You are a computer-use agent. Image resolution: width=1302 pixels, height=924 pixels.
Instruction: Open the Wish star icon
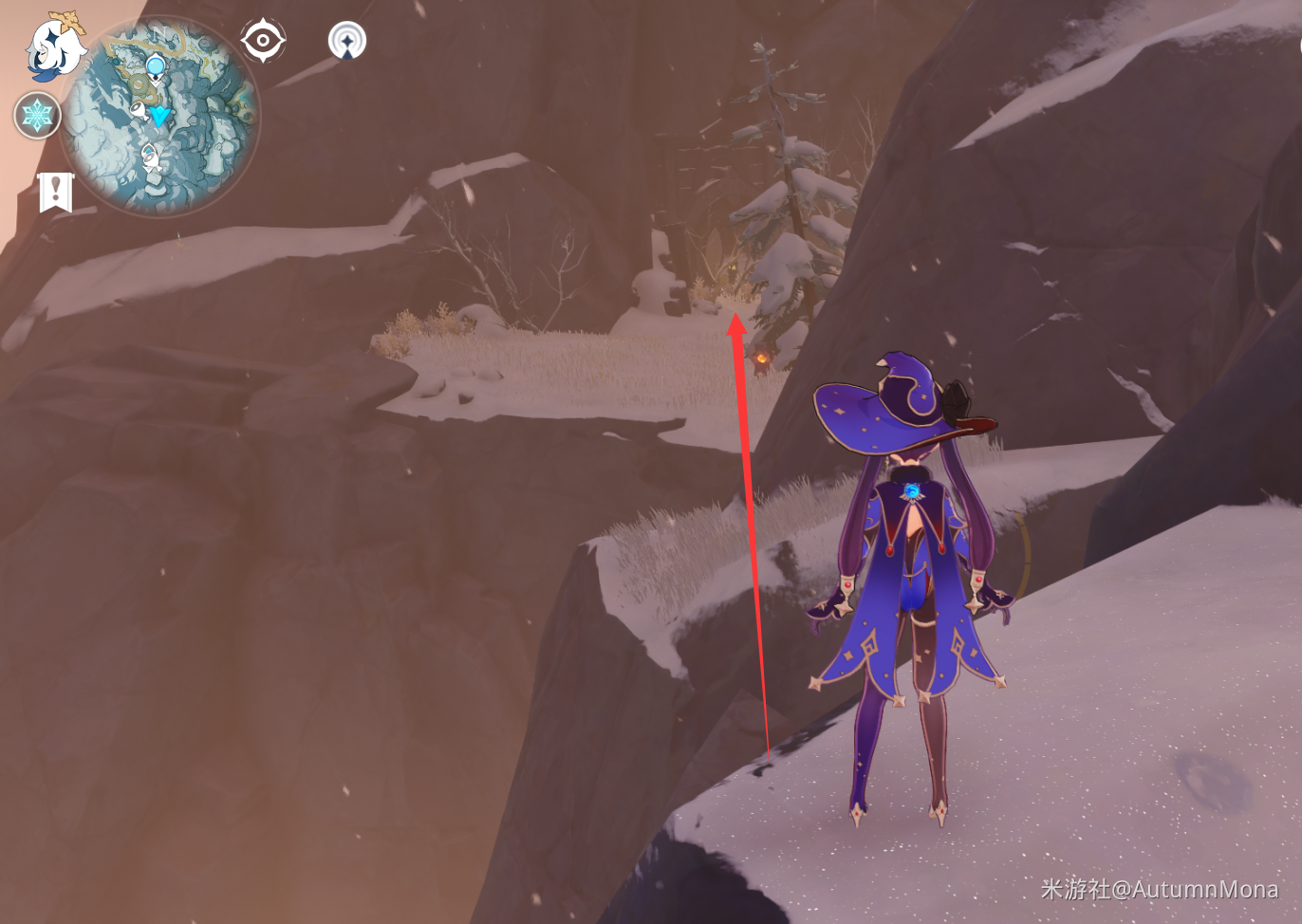(346, 41)
